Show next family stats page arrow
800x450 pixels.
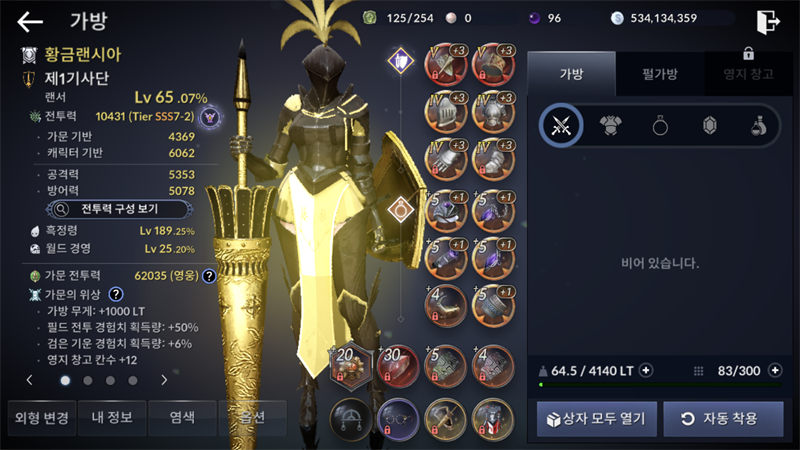[164, 380]
